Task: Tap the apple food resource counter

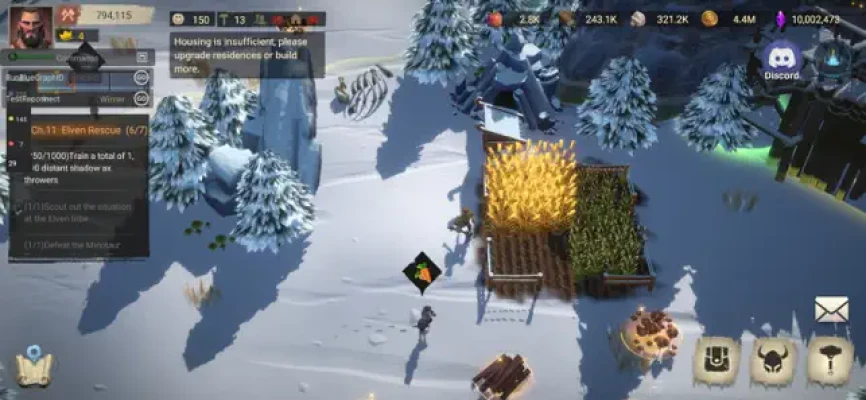Action: [513, 18]
